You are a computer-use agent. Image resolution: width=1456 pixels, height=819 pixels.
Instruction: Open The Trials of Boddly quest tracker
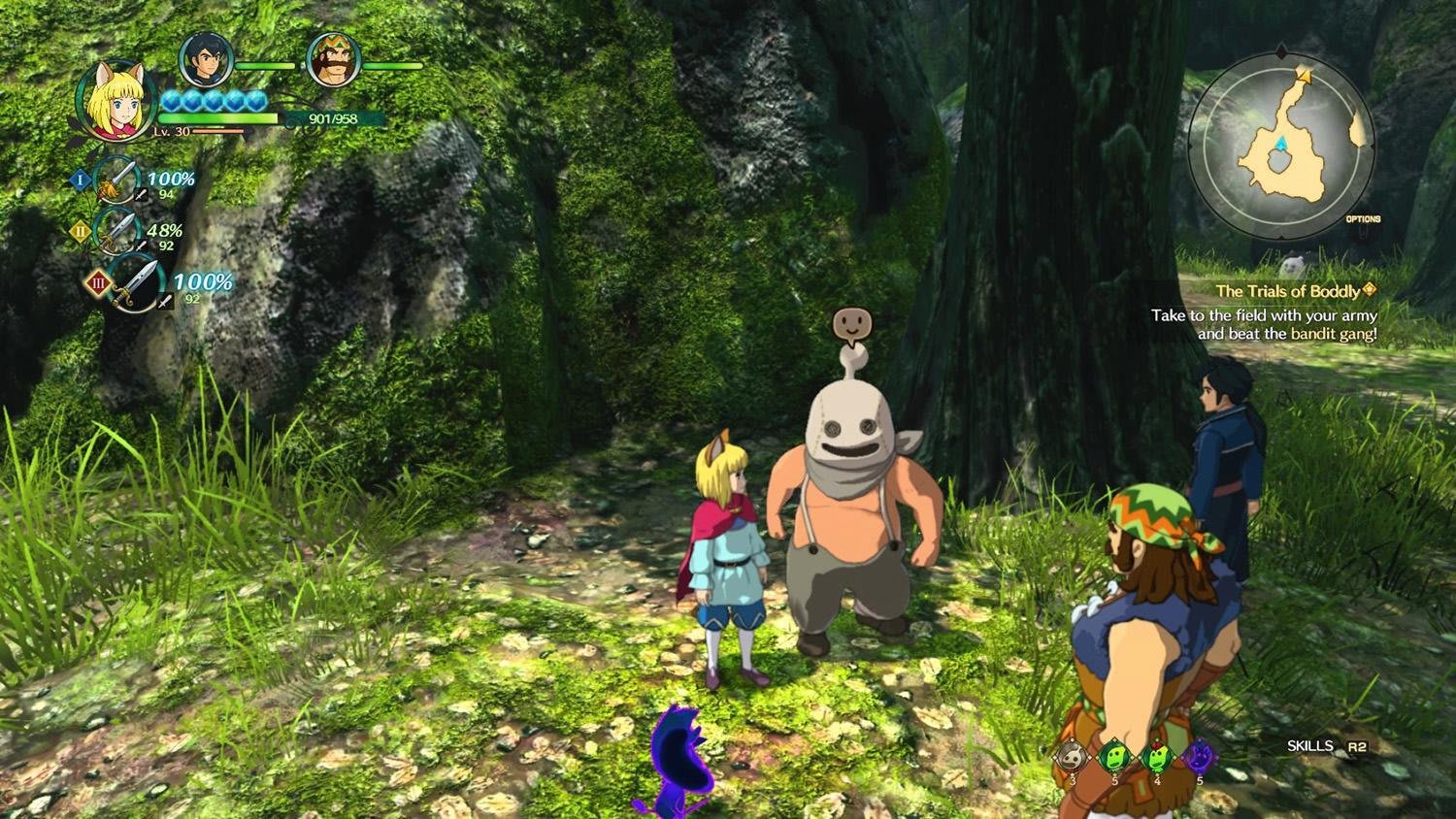click(x=1287, y=291)
